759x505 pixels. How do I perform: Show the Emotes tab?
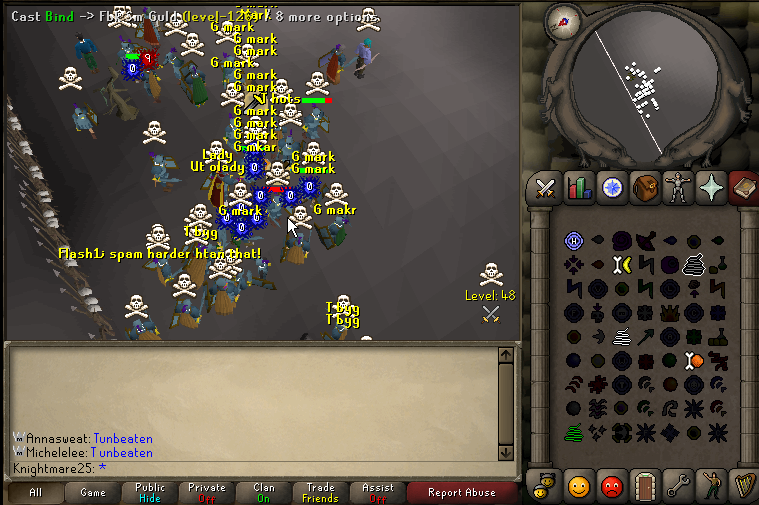pos(712,487)
